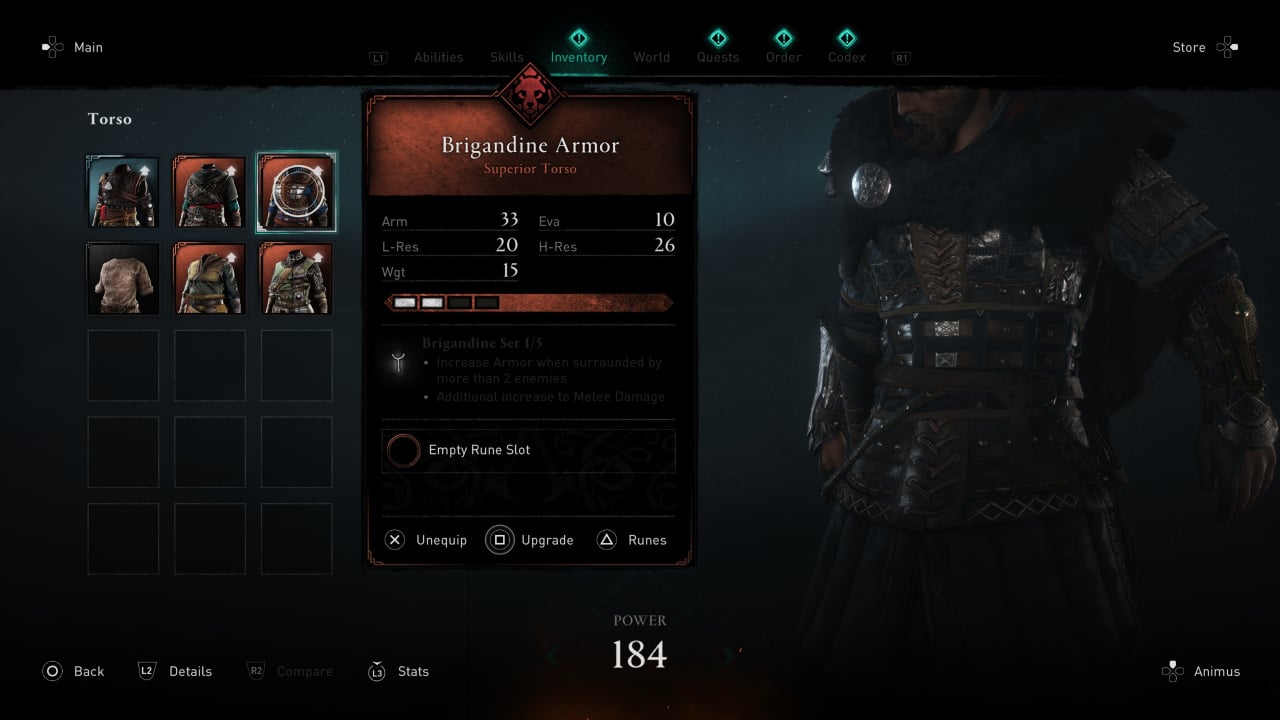This screenshot has height=720, width=1280.
Task: Select the green chainmail torso armor
Action: [x=296, y=279]
